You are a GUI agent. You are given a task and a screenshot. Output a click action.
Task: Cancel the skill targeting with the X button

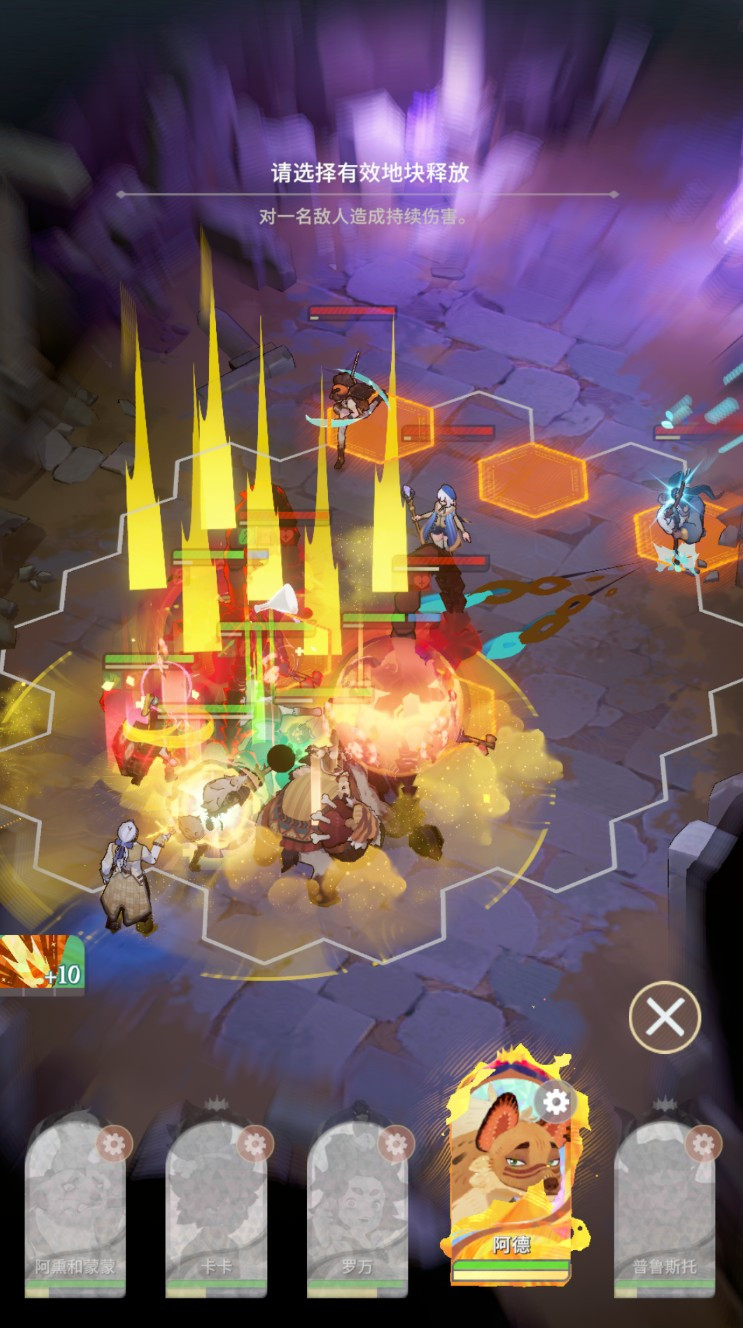pos(665,1018)
